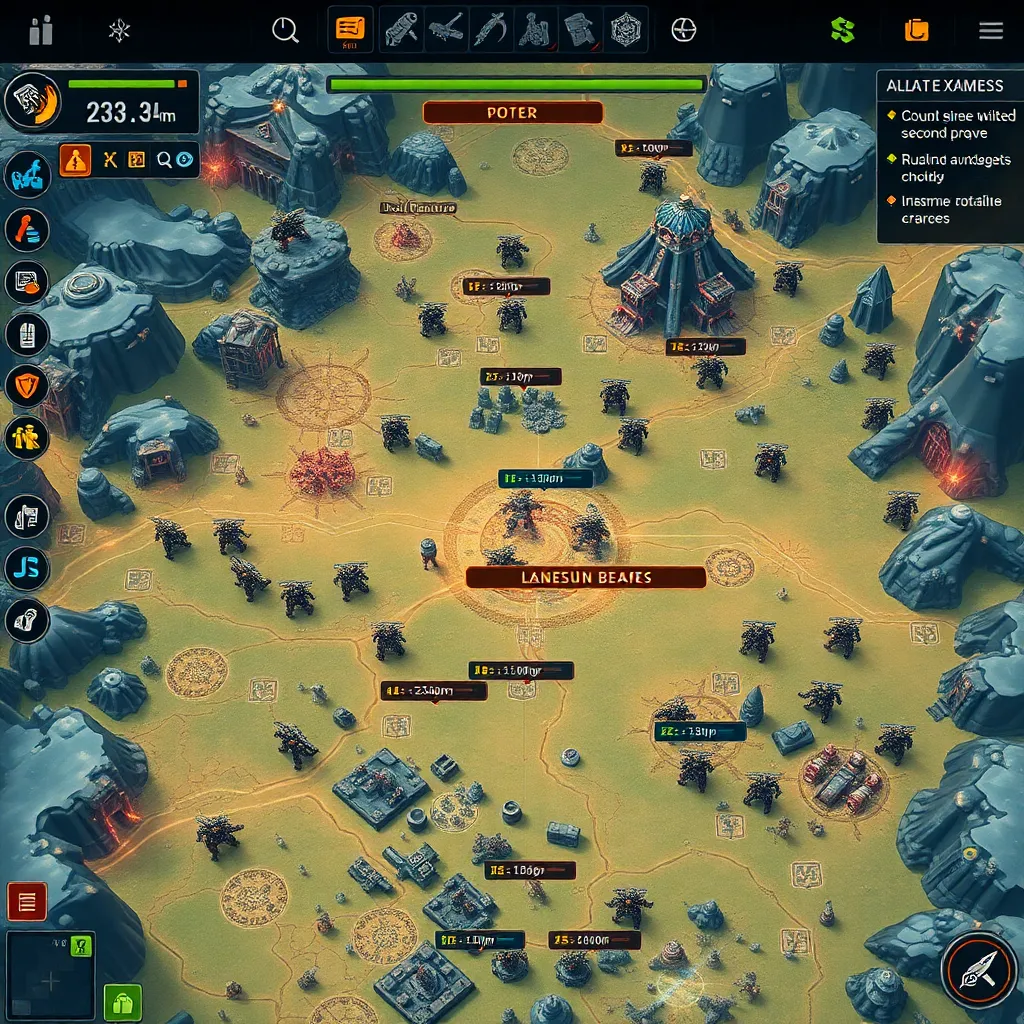Click the magnifying glass search icon
Image resolution: width=1024 pixels, height=1024 pixels.
coord(285,30)
